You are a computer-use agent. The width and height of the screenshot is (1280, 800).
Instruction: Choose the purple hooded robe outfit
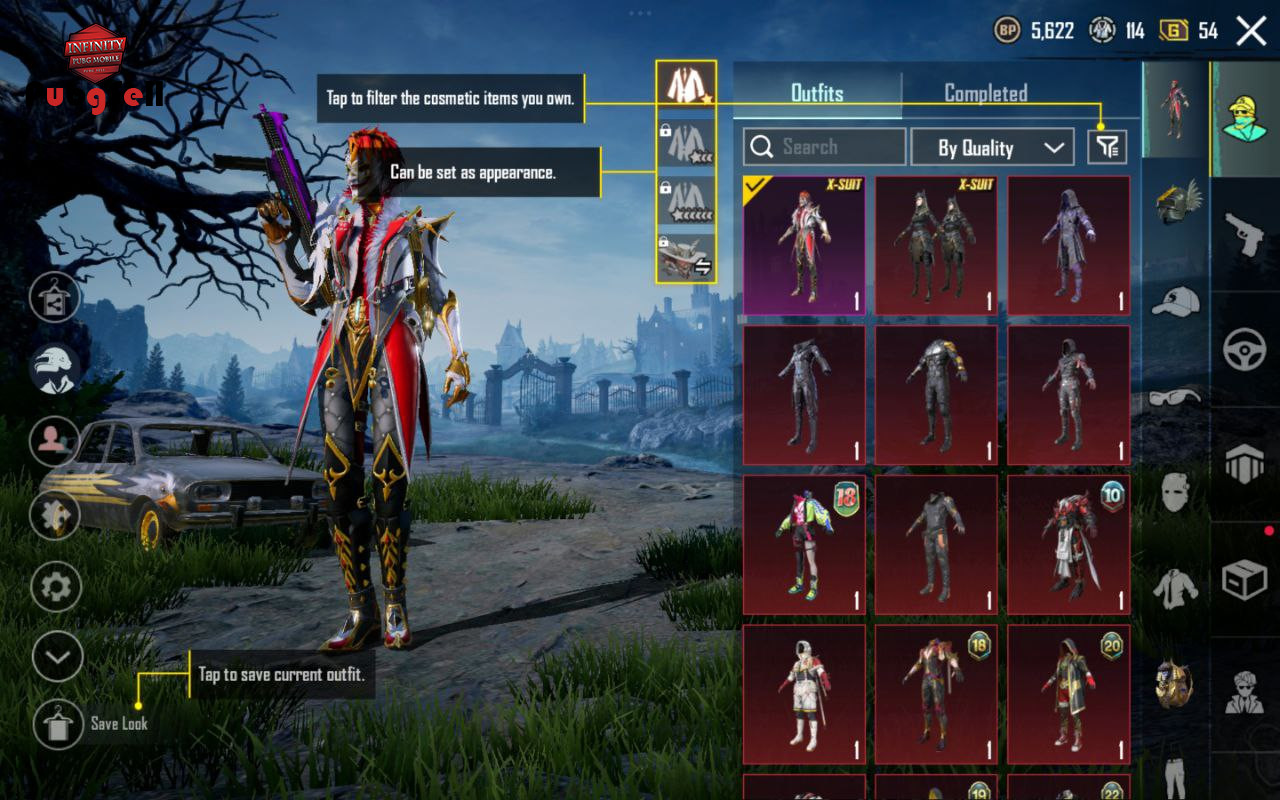pyautogui.click(x=1068, y=246)
